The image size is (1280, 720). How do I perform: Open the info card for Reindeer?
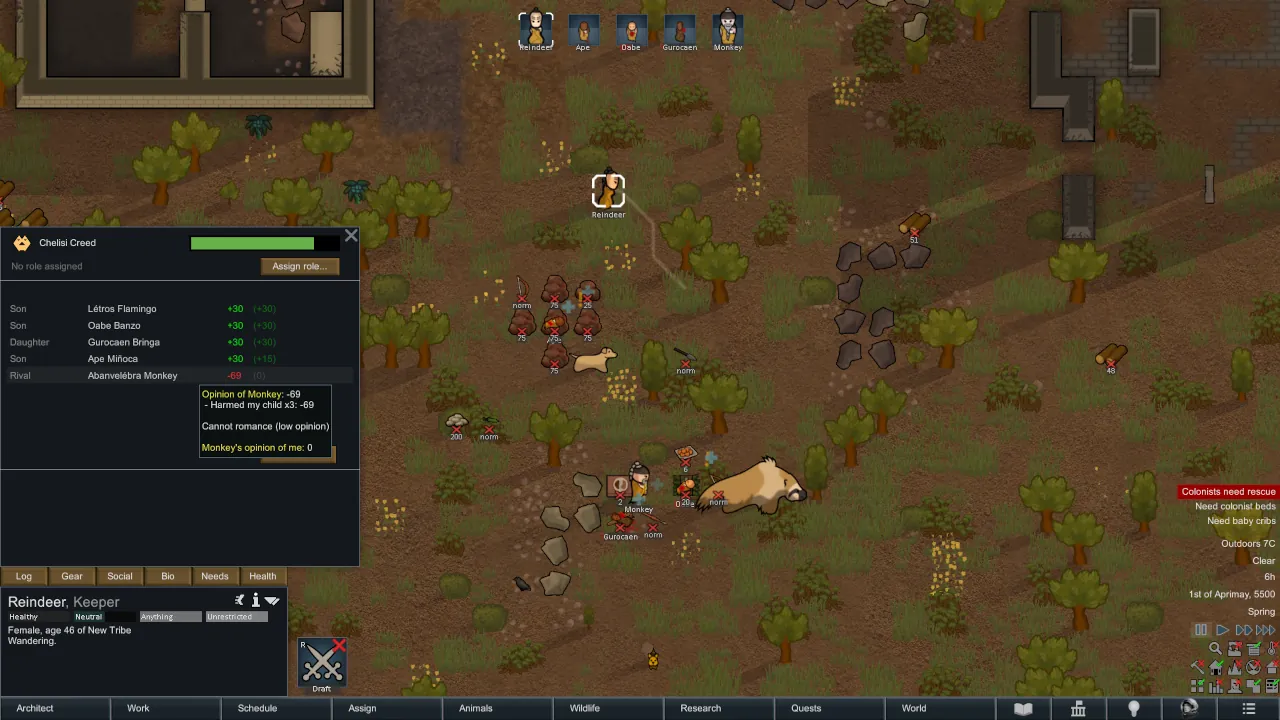255,600
